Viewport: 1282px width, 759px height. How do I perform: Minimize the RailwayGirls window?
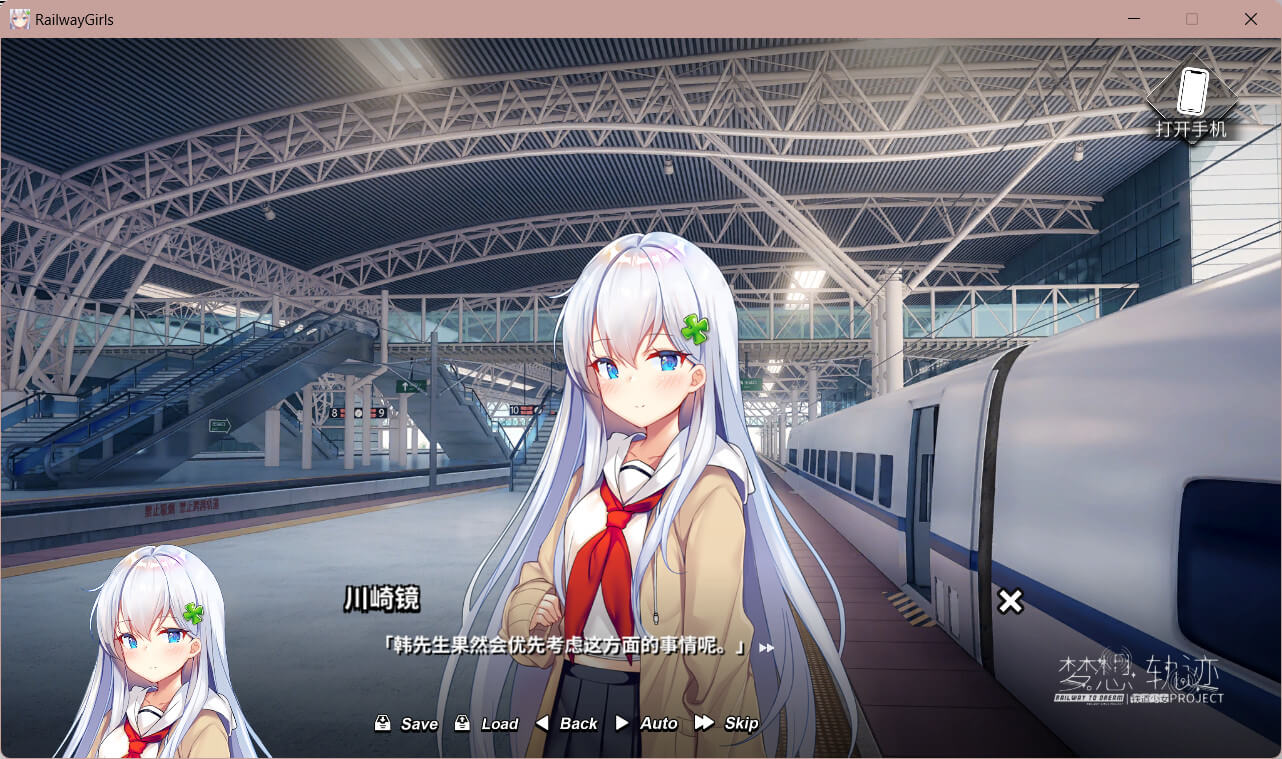tap(1133, 19)
